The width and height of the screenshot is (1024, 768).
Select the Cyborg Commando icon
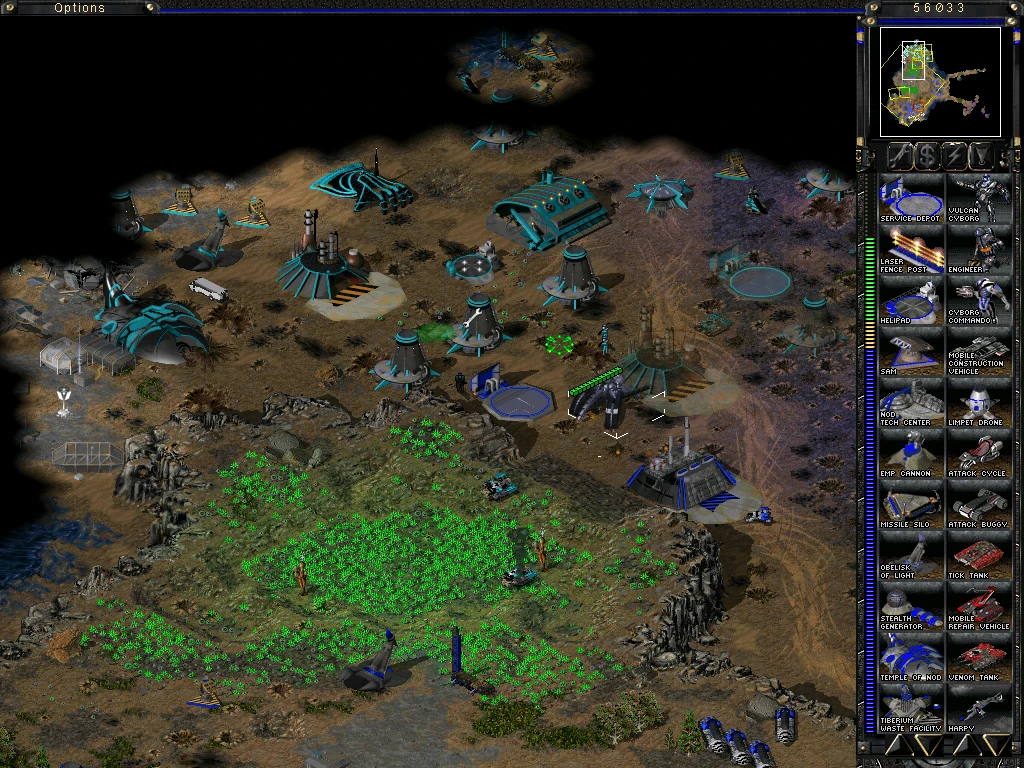979,301
